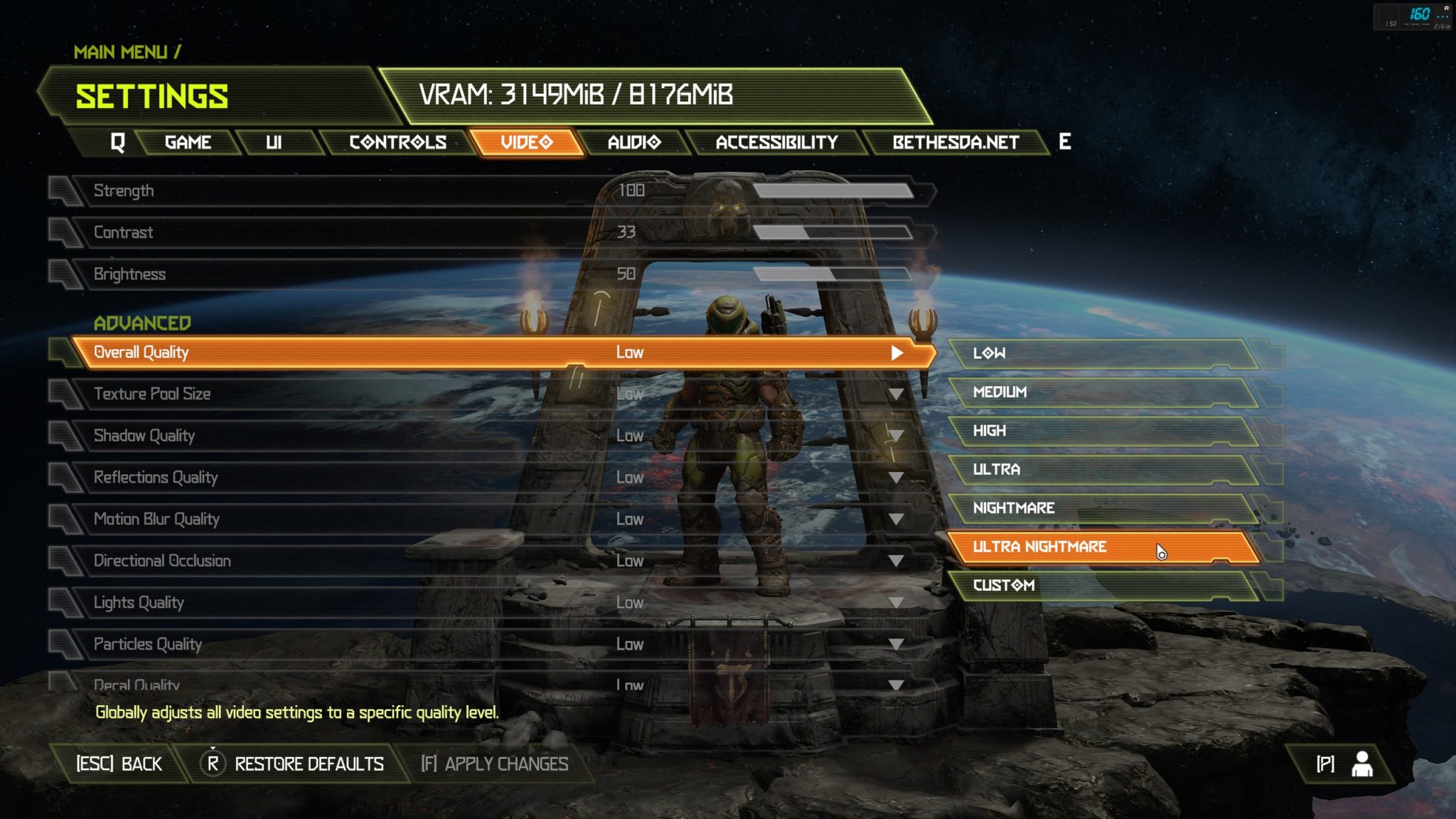Open the Accessibility tab

pyautogui.click(x=776, y=142)
